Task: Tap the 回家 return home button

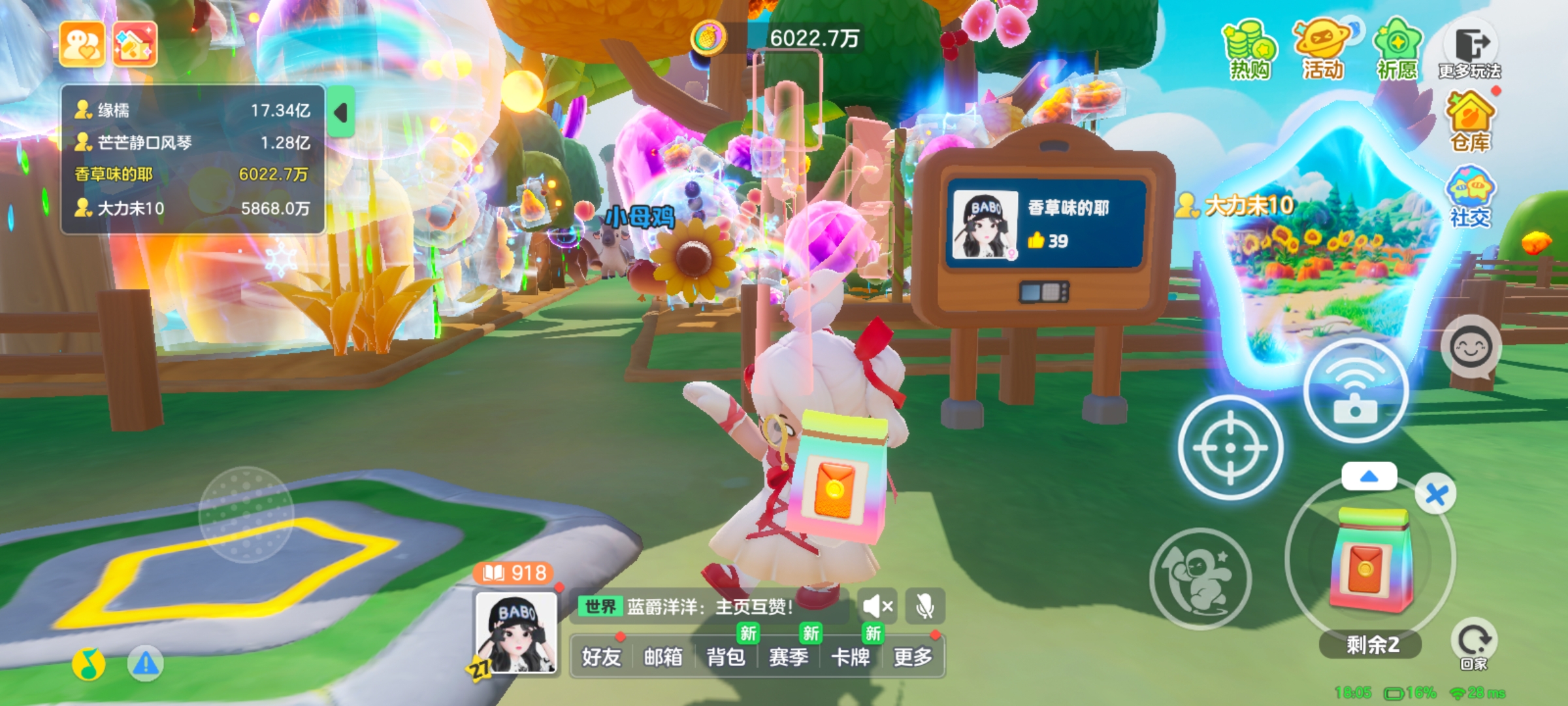Action: (1473, 644)
